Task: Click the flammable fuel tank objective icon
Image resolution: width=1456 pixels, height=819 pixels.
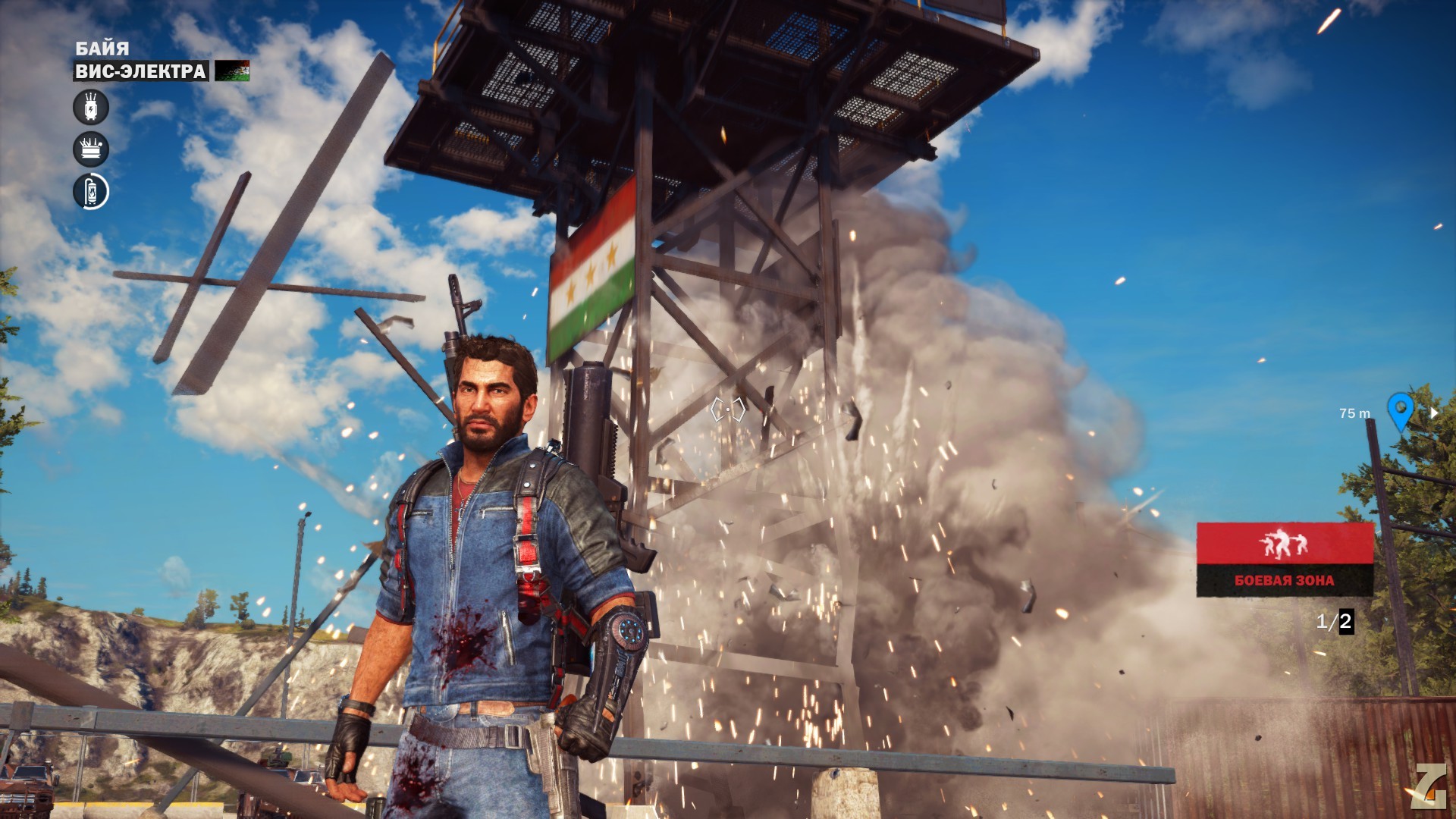Action: pos(91,192)
